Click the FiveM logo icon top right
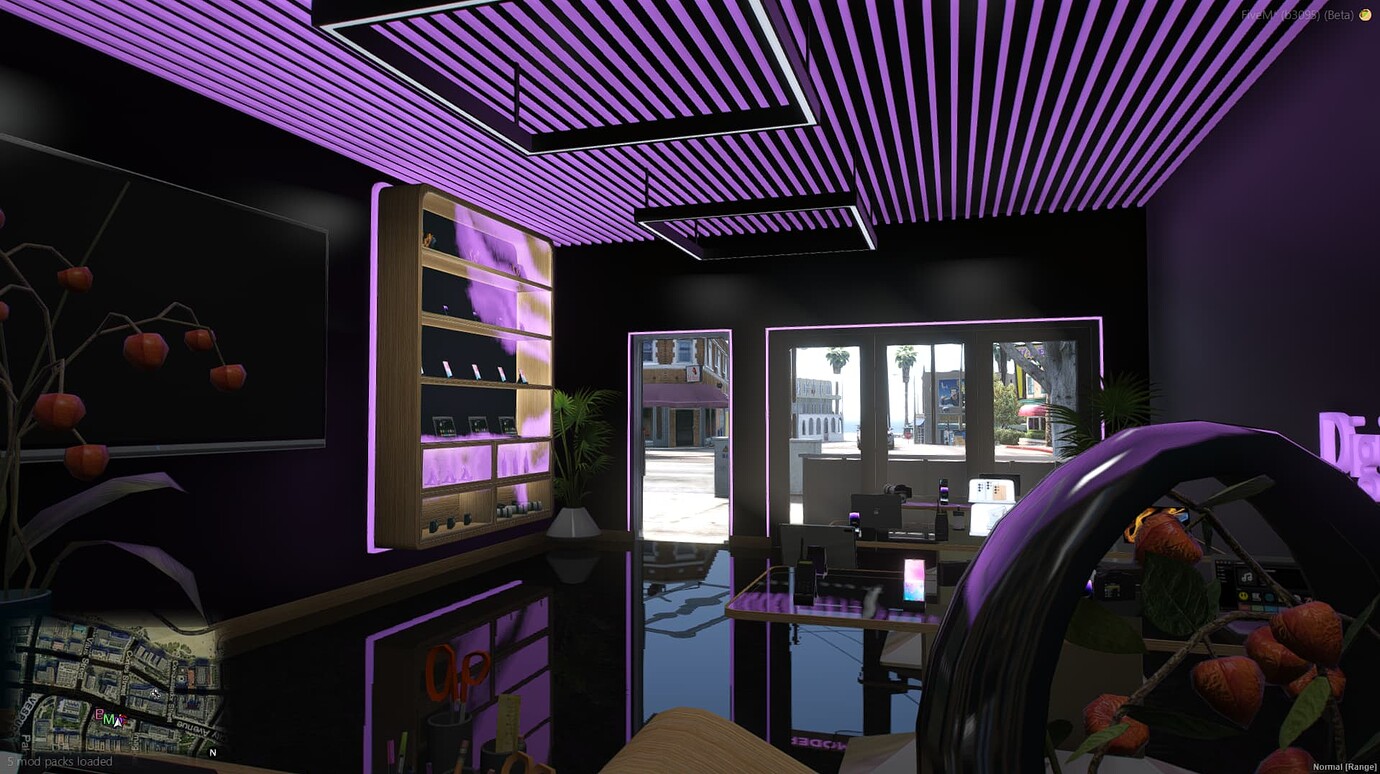This screenshot has width=1380, height=774. click(x=1370, y=16)
